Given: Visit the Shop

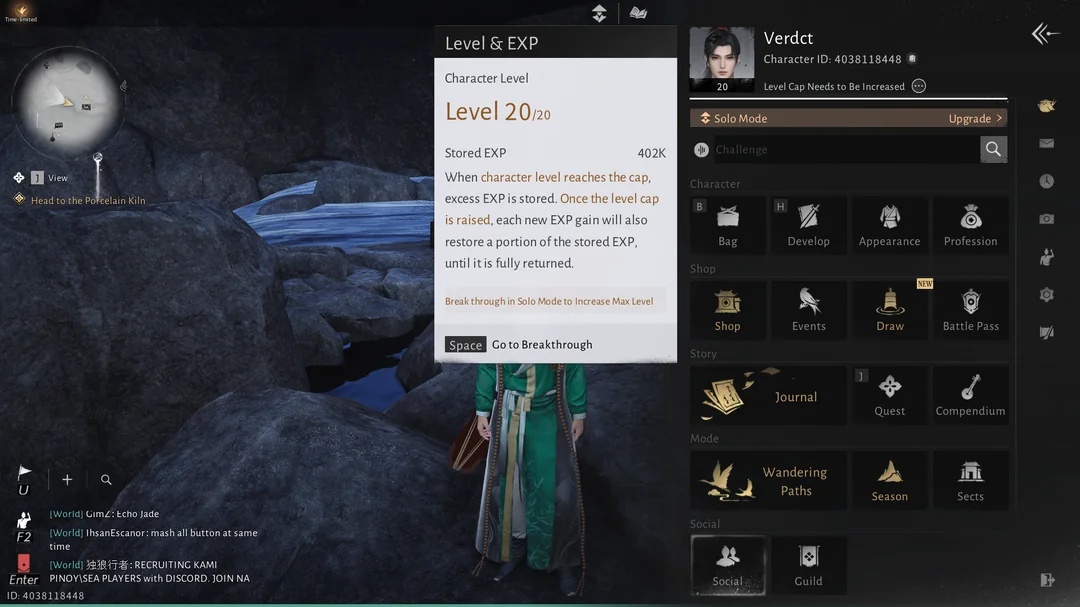Looking at the screenshot, I should [728, 309].
